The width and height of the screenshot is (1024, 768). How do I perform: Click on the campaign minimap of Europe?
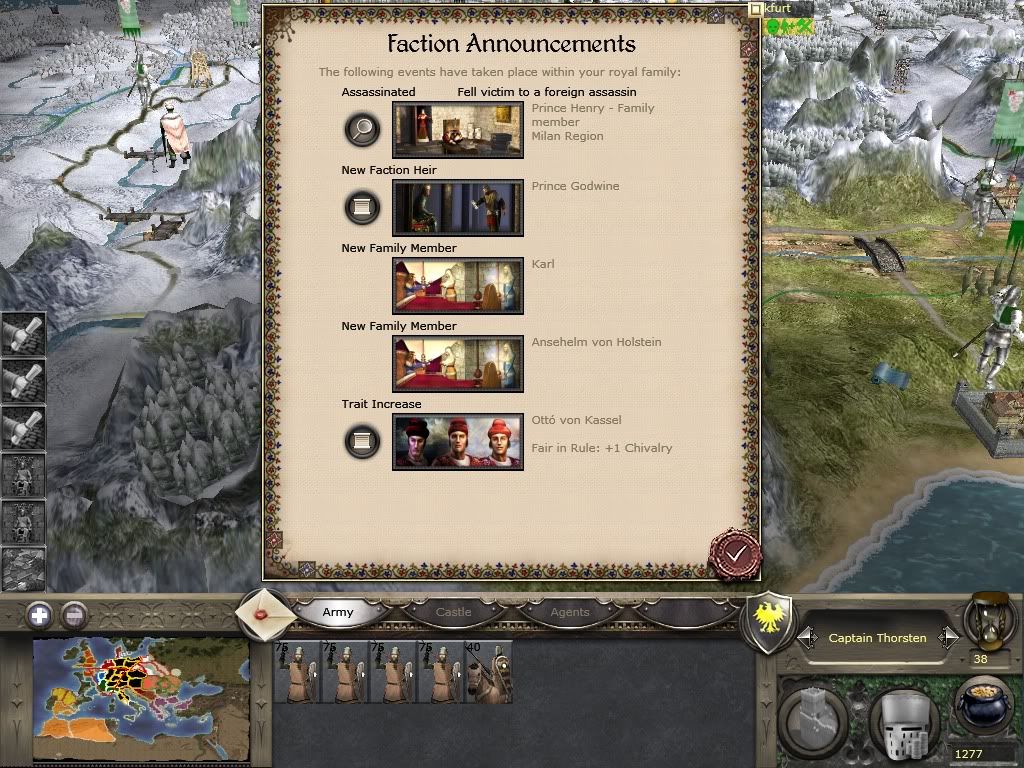click(140, 700)
